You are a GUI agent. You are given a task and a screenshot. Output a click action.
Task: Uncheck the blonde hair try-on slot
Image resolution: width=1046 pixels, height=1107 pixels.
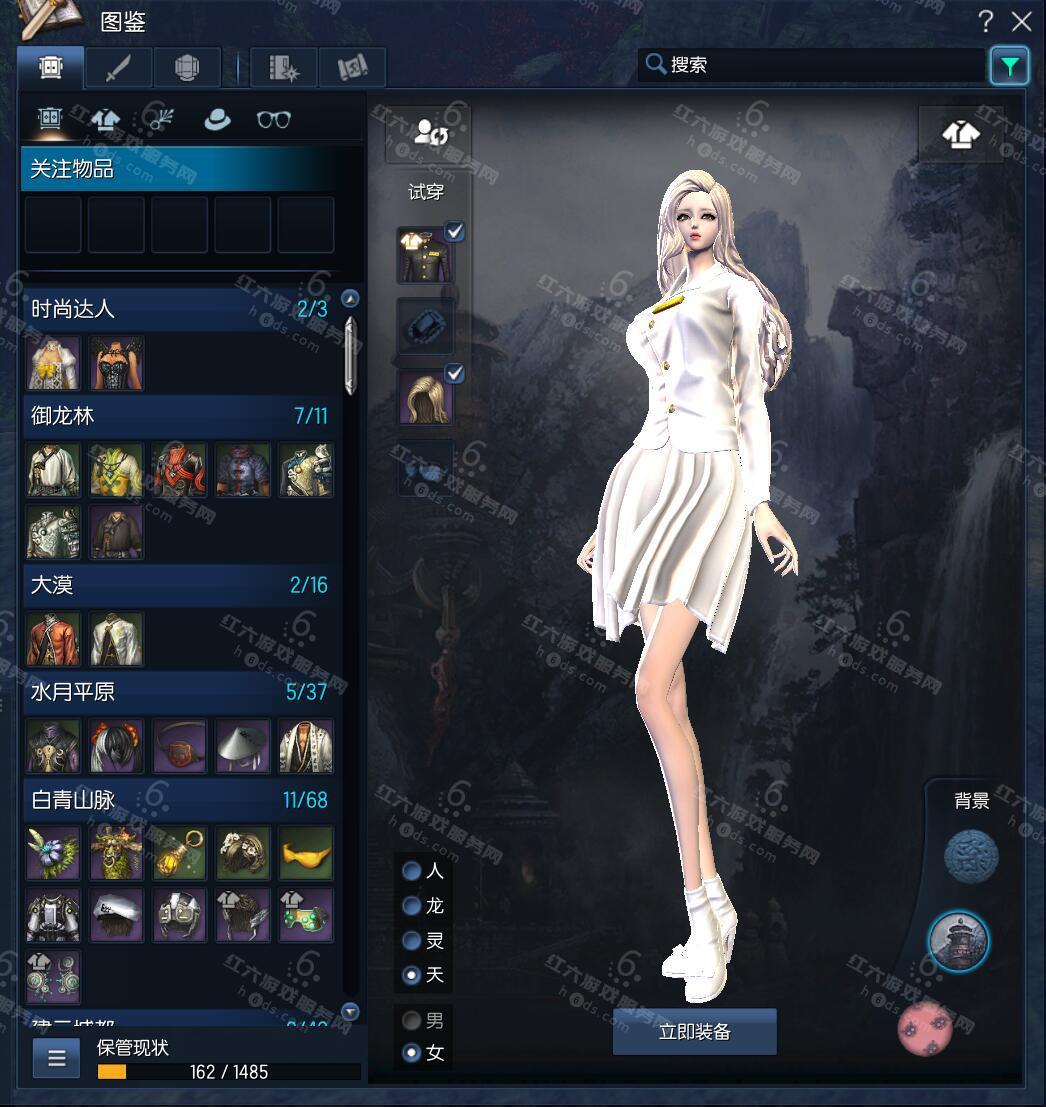(x=454, y=374)
